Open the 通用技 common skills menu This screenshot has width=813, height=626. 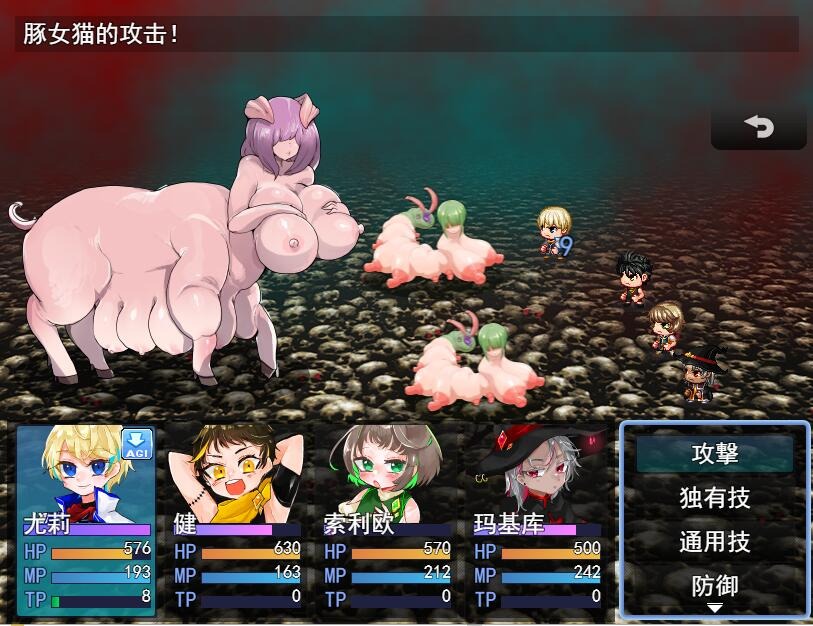pyautogui.click(x=714, y=542)
